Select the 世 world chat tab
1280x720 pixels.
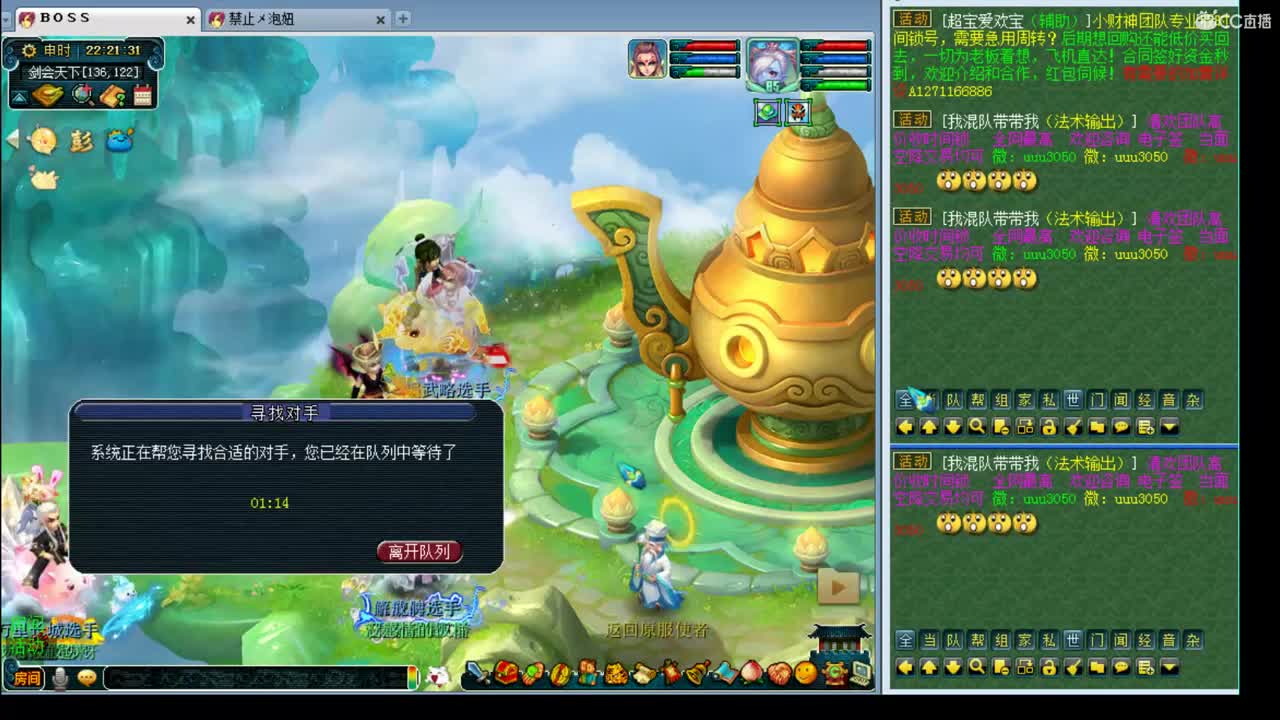pyautogui.click(x=1075, y=400)
